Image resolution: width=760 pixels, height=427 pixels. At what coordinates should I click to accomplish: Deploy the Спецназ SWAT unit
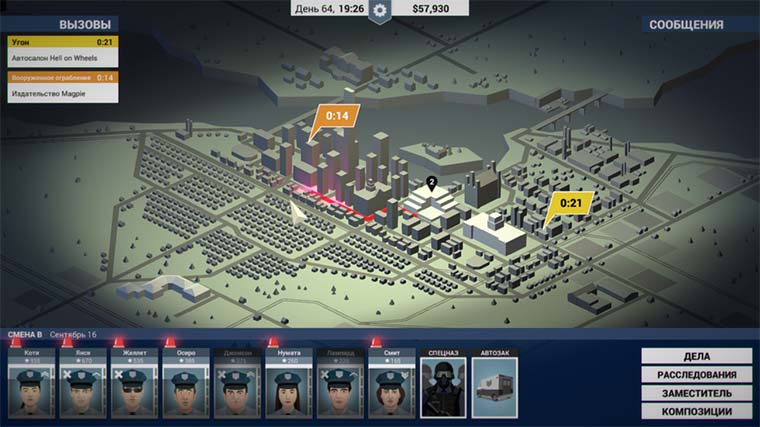coord(443,384)
